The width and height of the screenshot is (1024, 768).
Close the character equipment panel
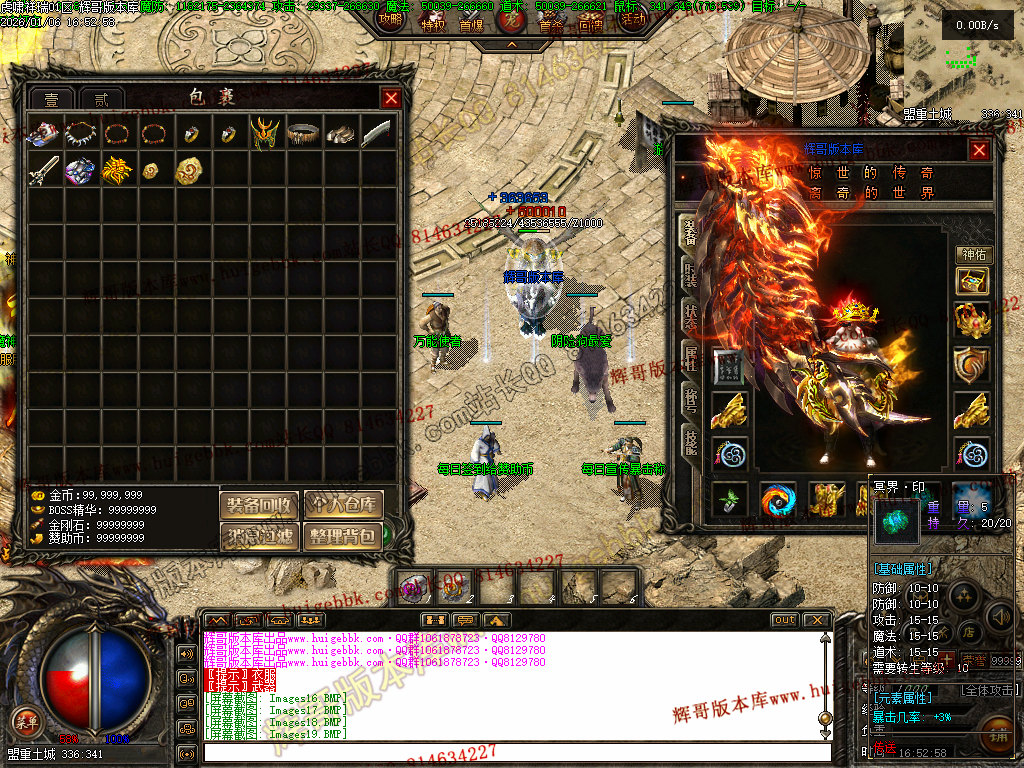pyautogui.click(x=979, y=150)
